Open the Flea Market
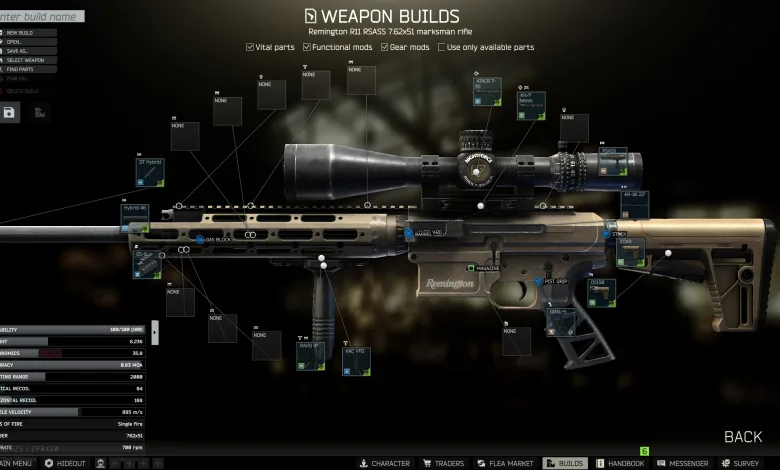Screen dimensions: 780x470 click(x=503, y=464)
